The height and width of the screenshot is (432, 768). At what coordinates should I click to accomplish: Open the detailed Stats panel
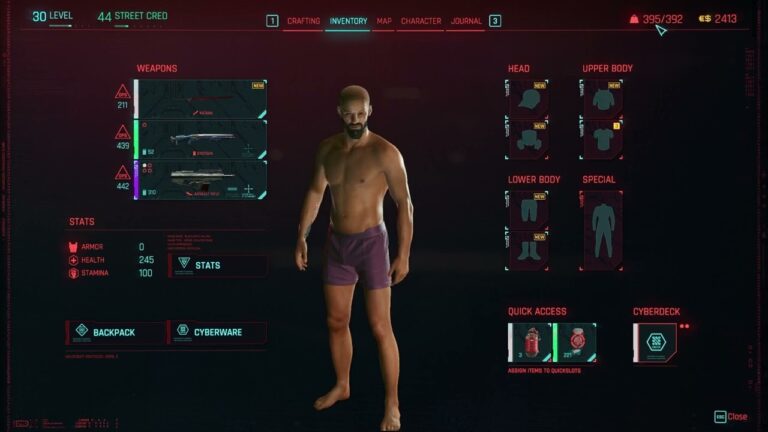[x=217, y=265]
